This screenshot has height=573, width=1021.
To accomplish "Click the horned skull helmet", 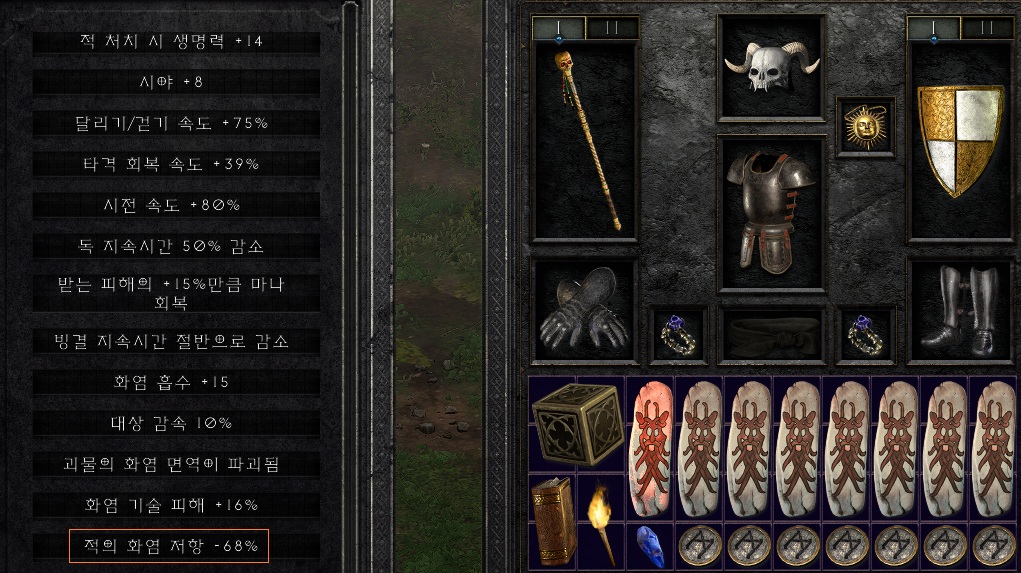I will click(770, 68).
